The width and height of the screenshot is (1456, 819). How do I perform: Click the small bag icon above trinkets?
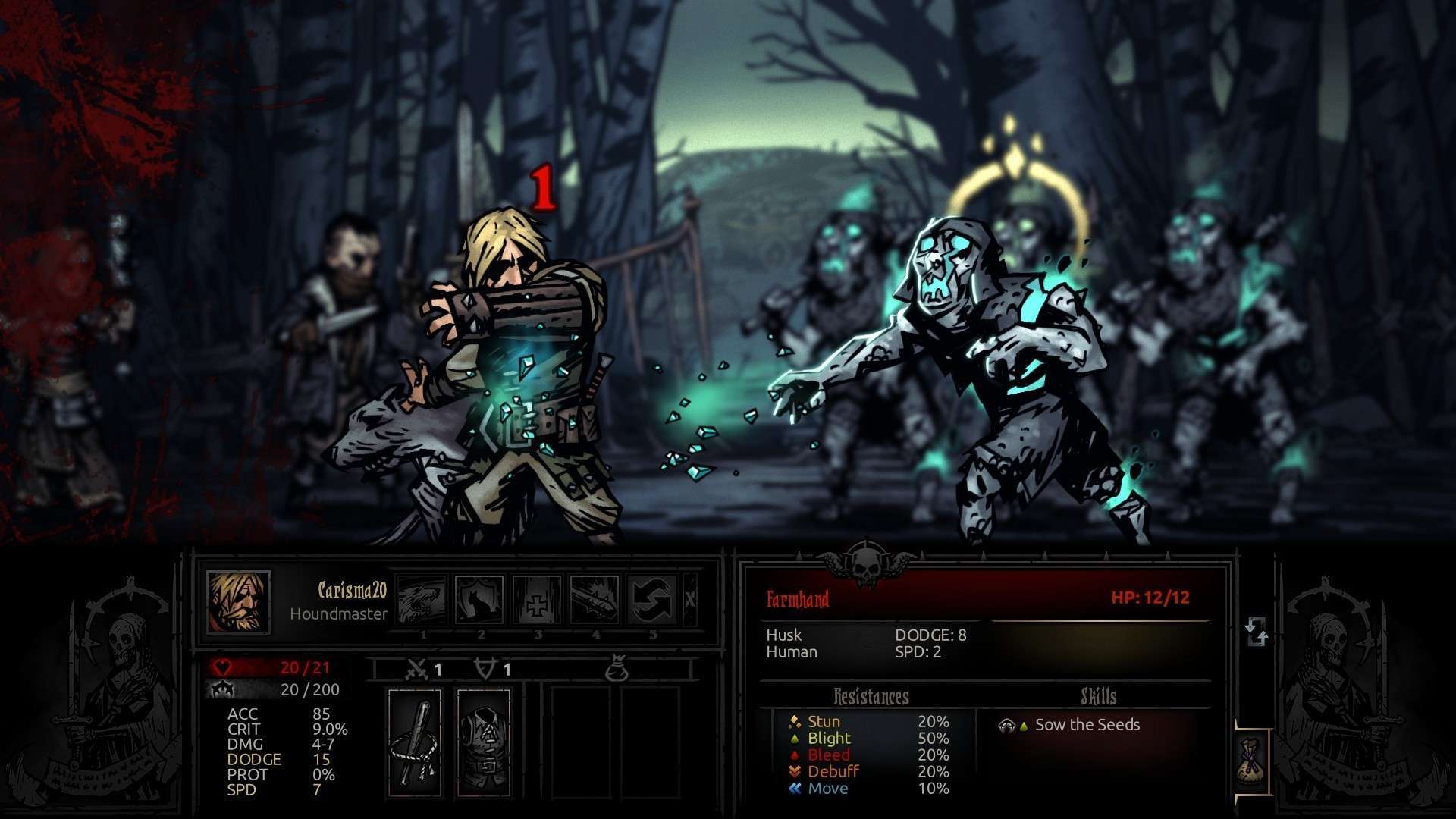[x=618, y=670]
